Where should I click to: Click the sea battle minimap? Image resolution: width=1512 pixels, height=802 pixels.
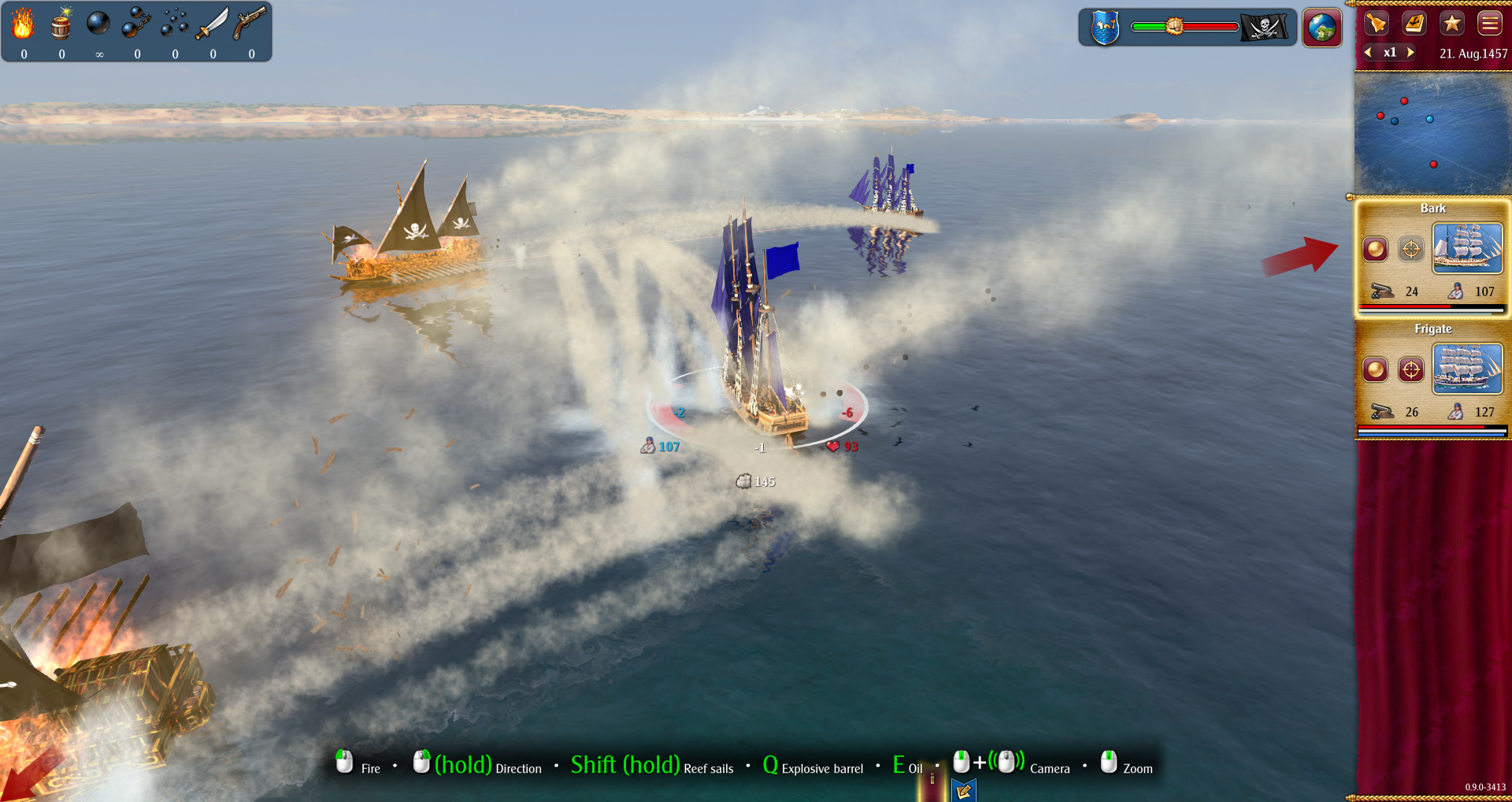point(1431,132)
